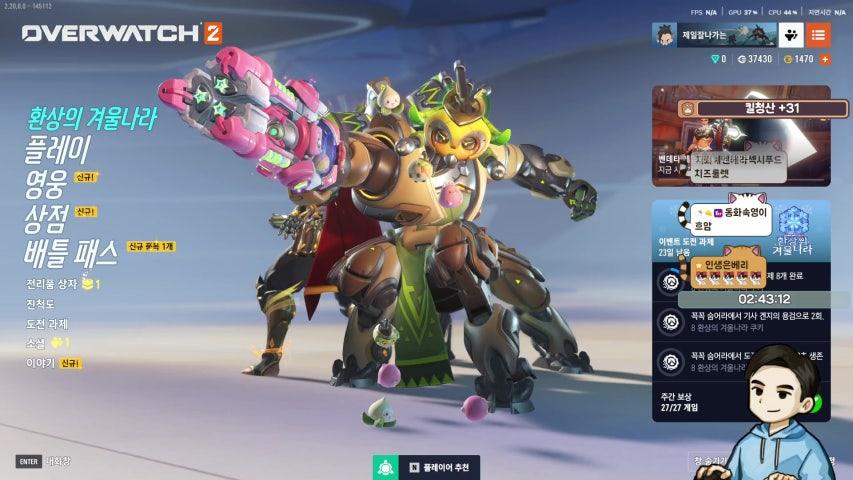
Task: Open the 주간 보상 (weekly reward) progress row
Action: (x=700, y=401)
